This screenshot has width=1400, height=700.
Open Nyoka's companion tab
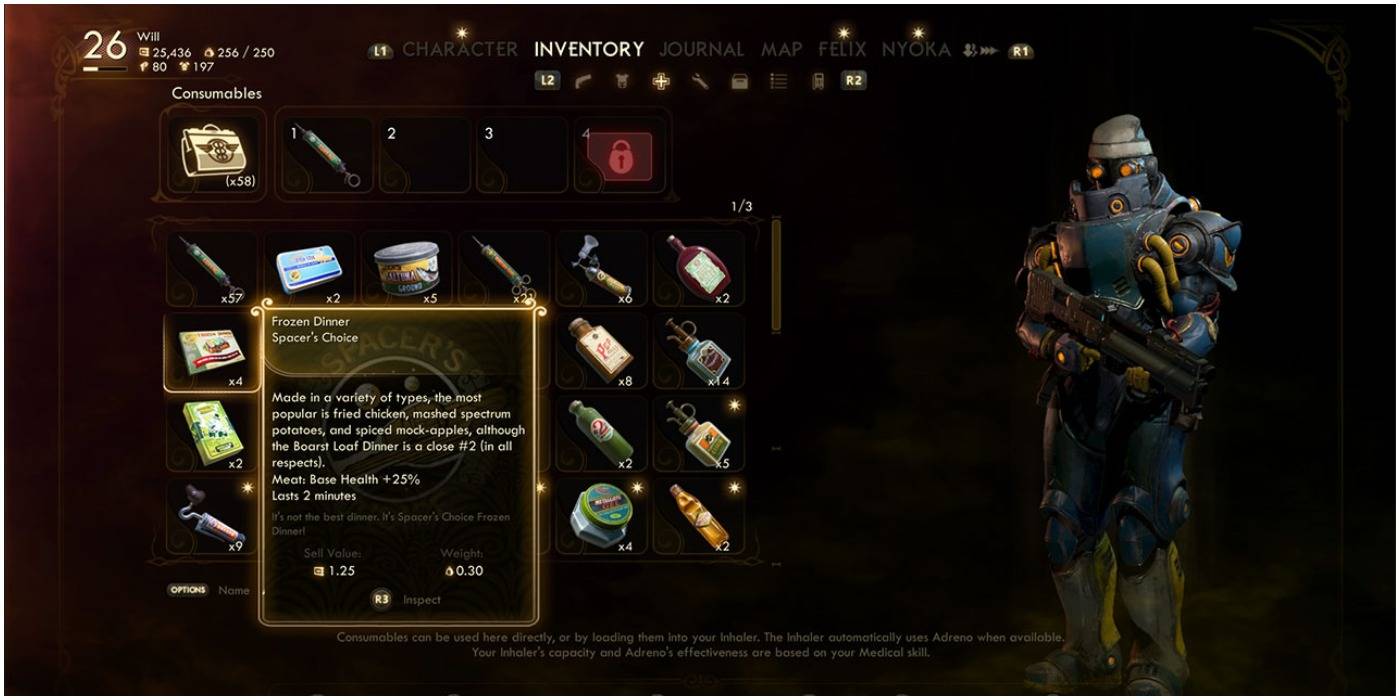point(915,49)
